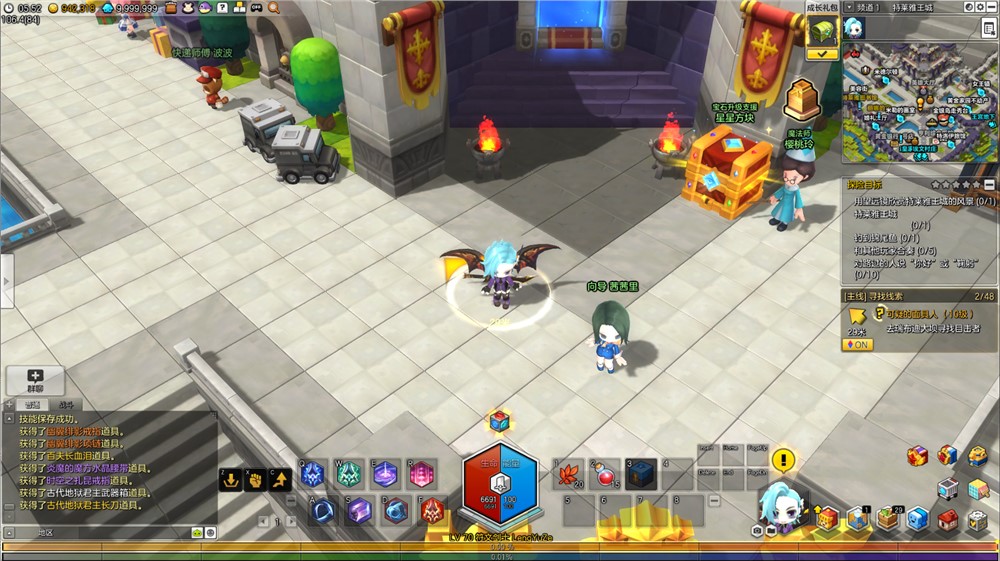Collapse the 探险目标 exploration goals panel
1000x561 pixels.
[989, 185]
